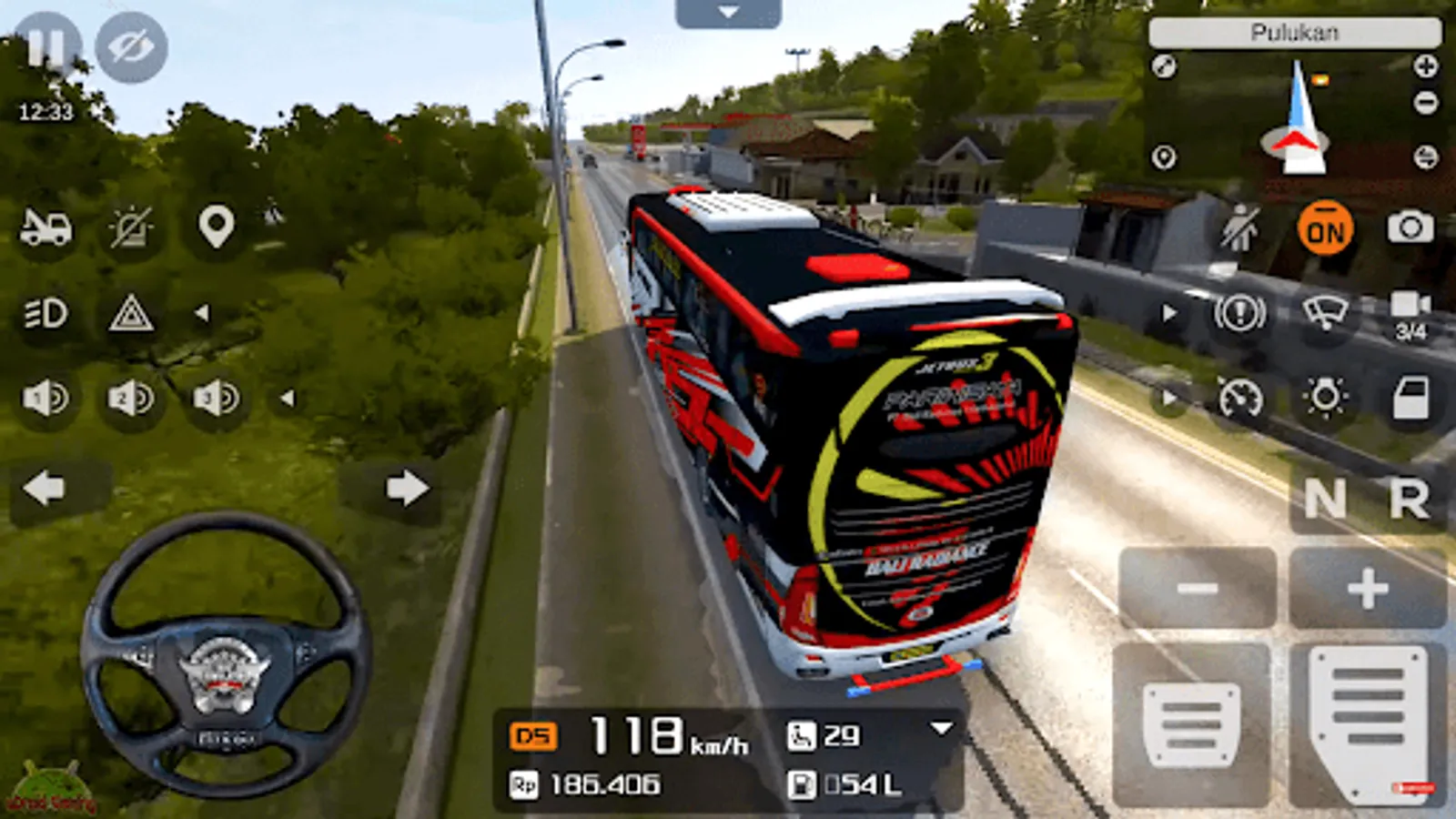Viewport: 1456px width, 819px height.
Task: Zoom out the minimap
Action: (x=1425, y=102)
